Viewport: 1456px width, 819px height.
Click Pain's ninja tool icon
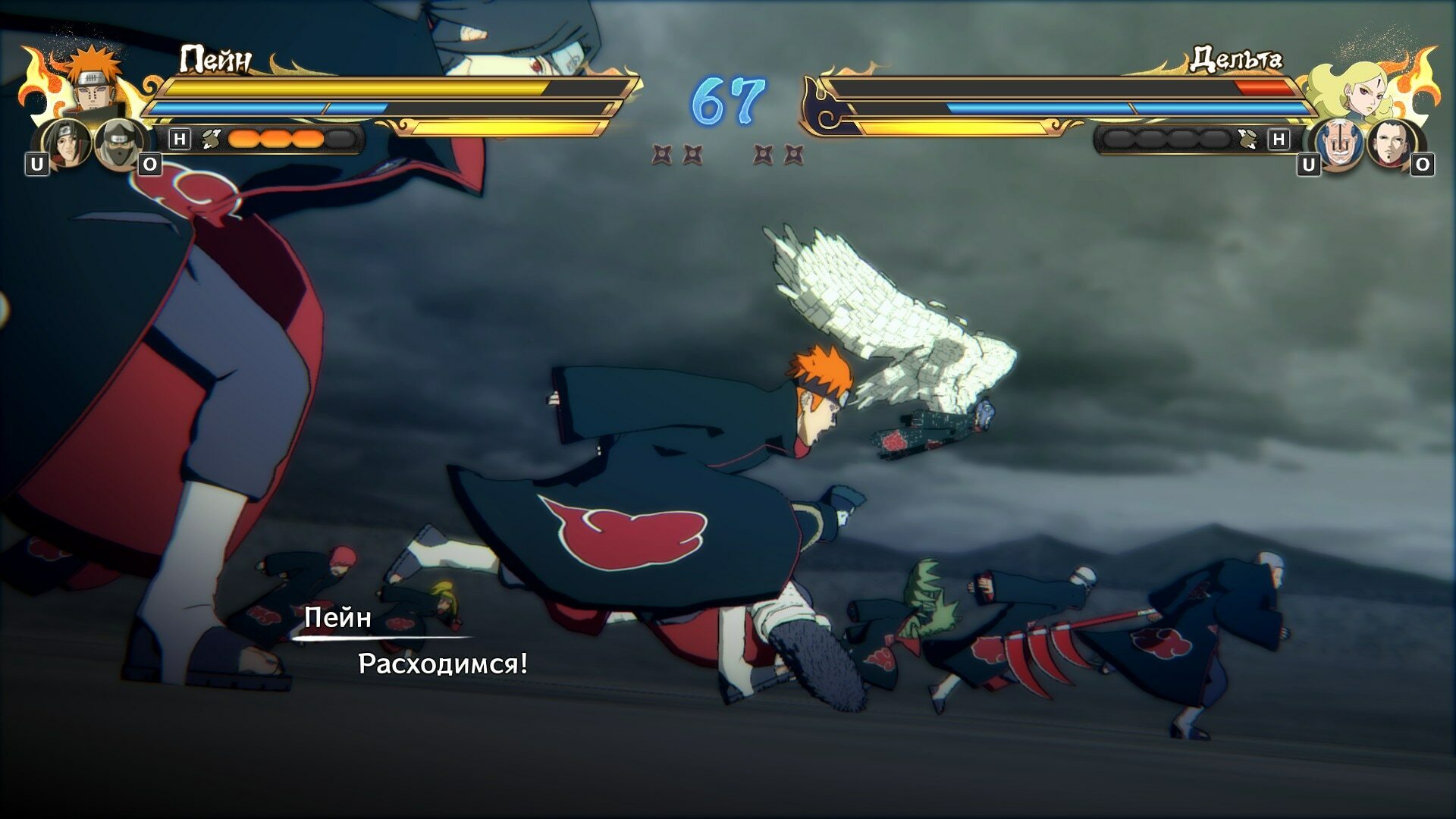click(x=212, y=139)
